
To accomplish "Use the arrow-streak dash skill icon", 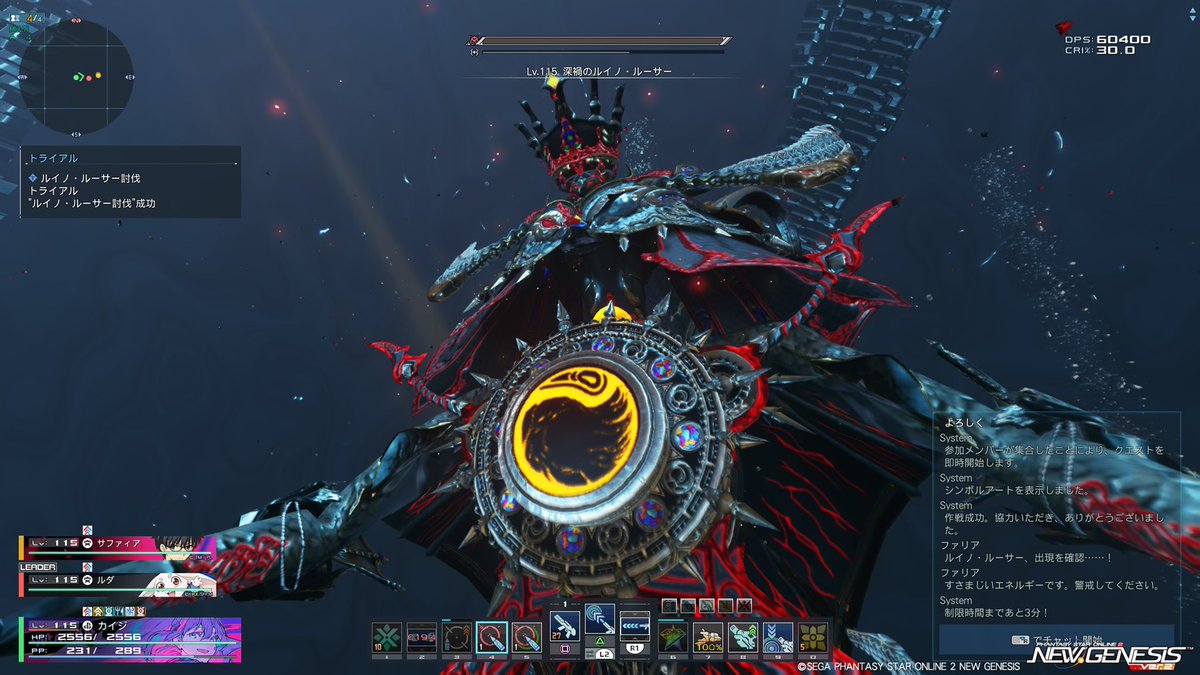I will [635, 628].
